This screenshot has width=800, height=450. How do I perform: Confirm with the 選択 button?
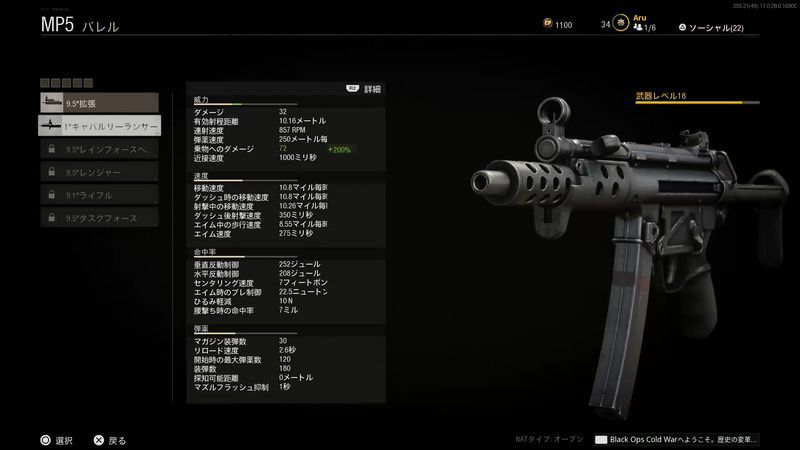click(56, 439)
